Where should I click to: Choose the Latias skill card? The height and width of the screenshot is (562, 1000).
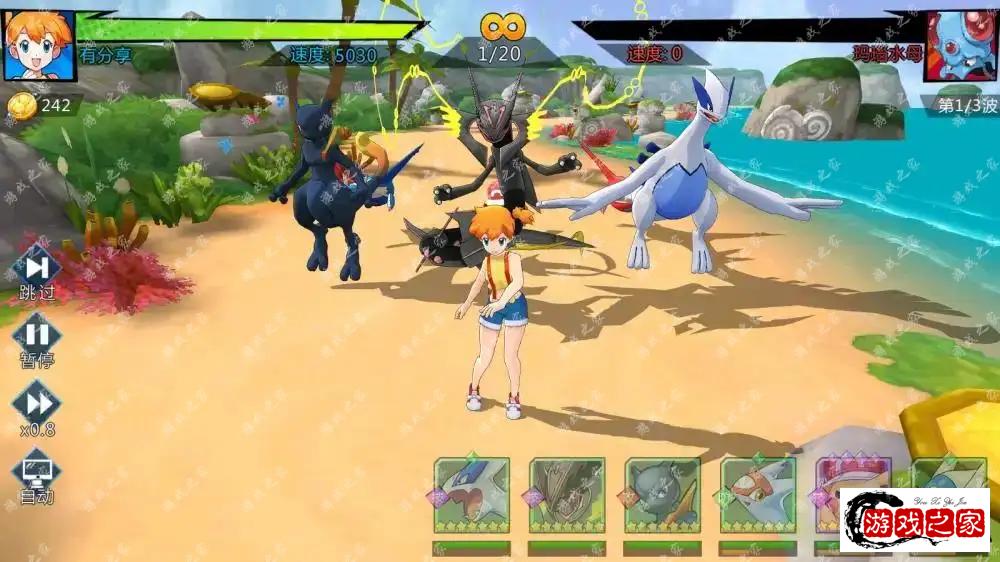[x=758, y=495]
